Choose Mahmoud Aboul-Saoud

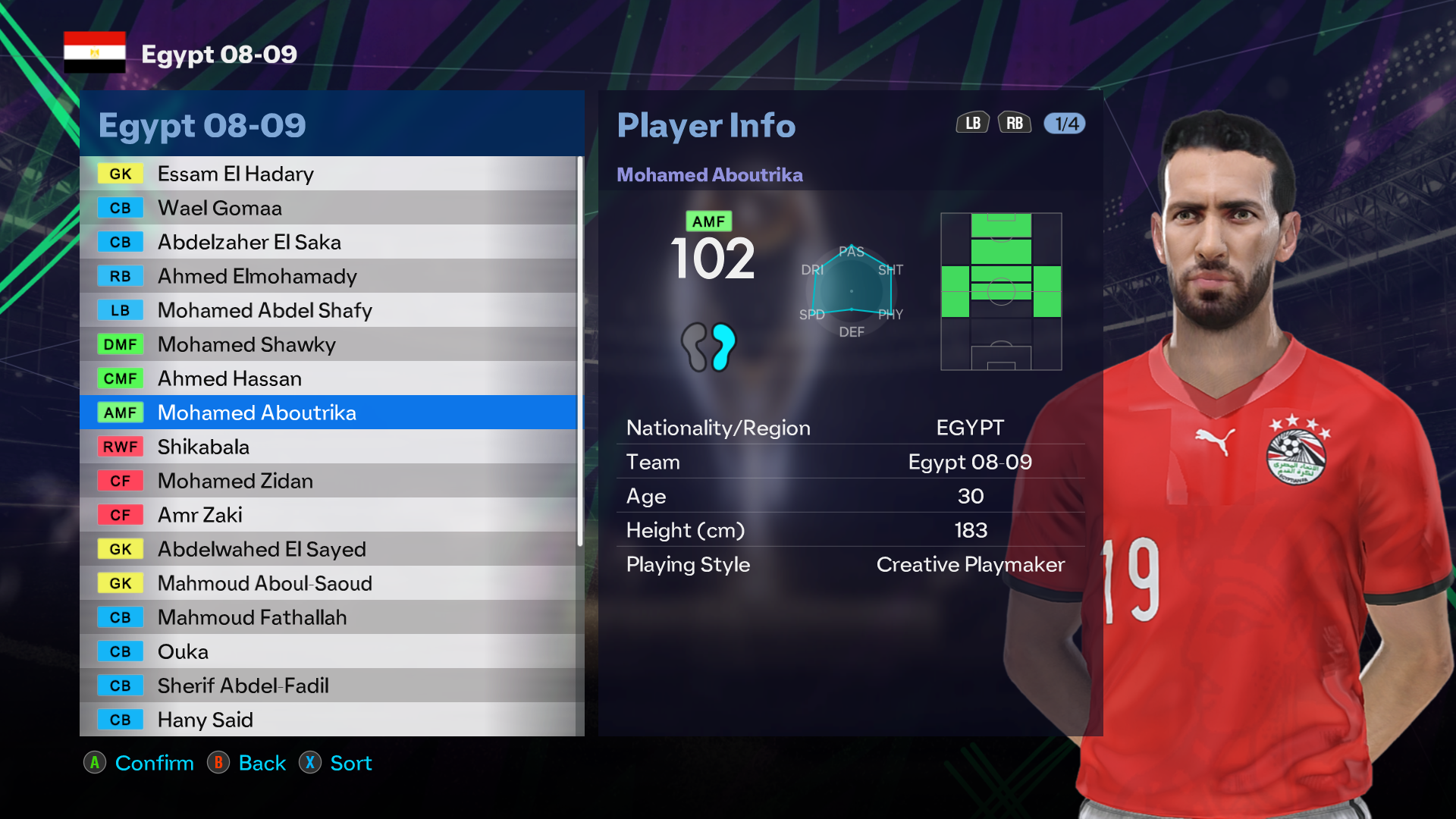click(x=328, y=583)
